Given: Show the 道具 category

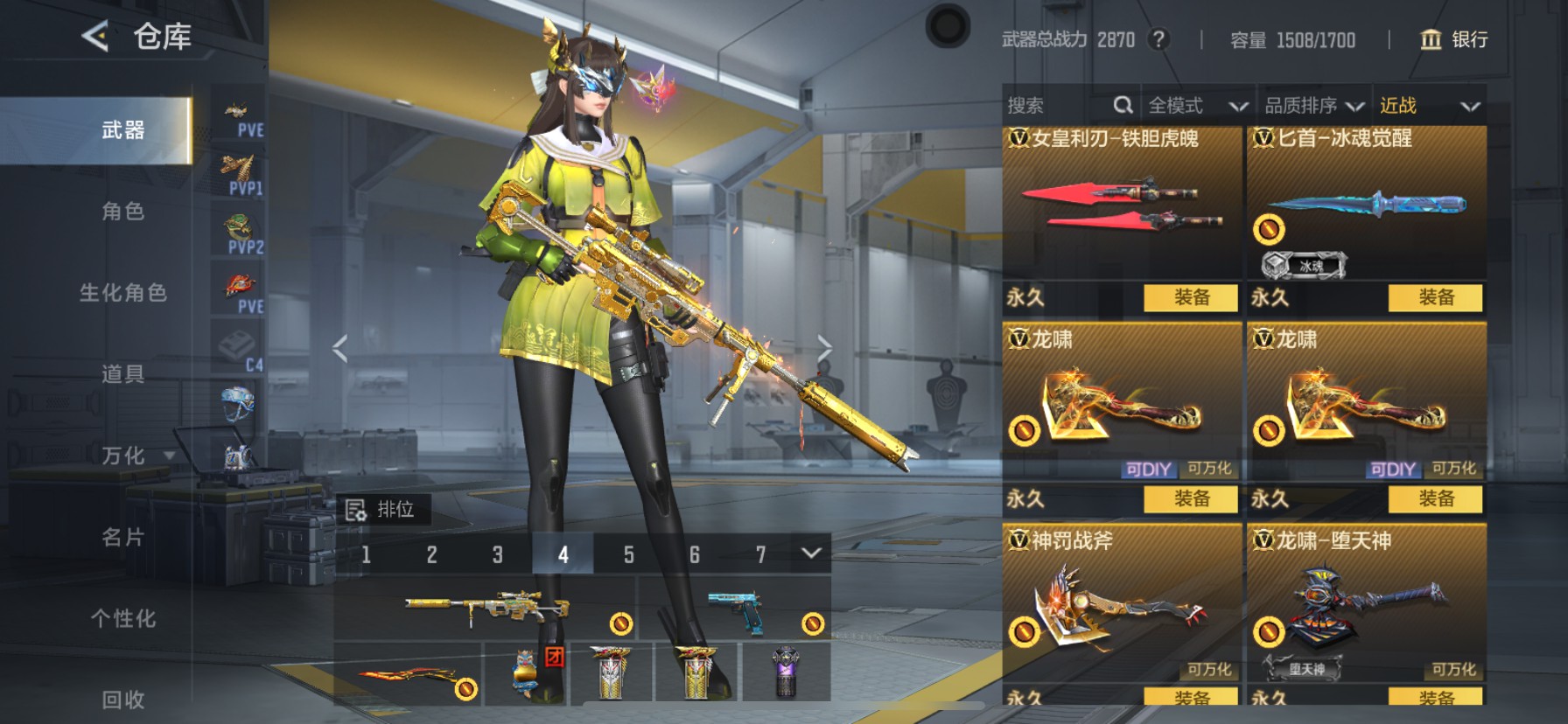Looking at the screenshot, I should pos(122,374).
